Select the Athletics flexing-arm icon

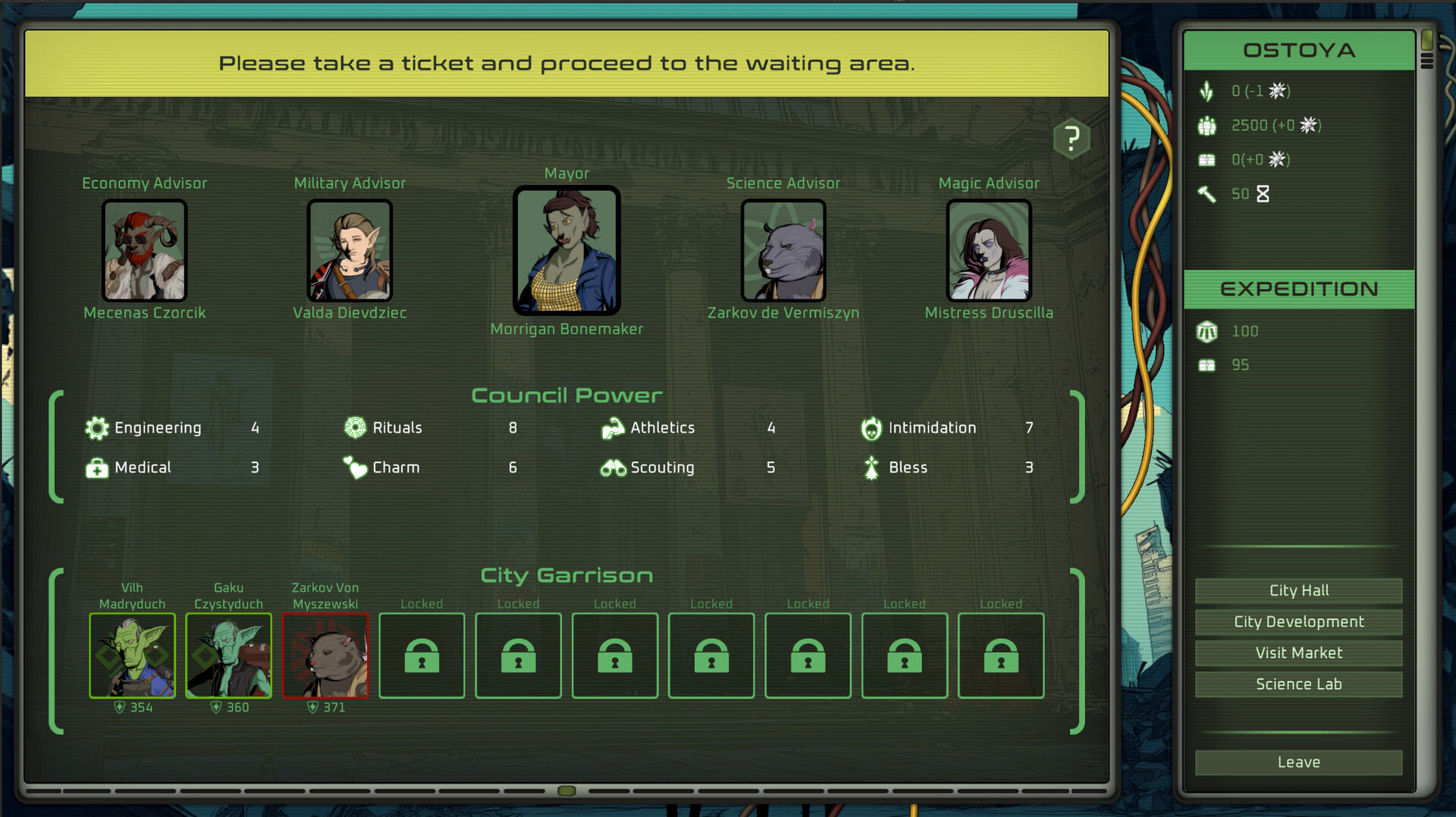[613, 427]
